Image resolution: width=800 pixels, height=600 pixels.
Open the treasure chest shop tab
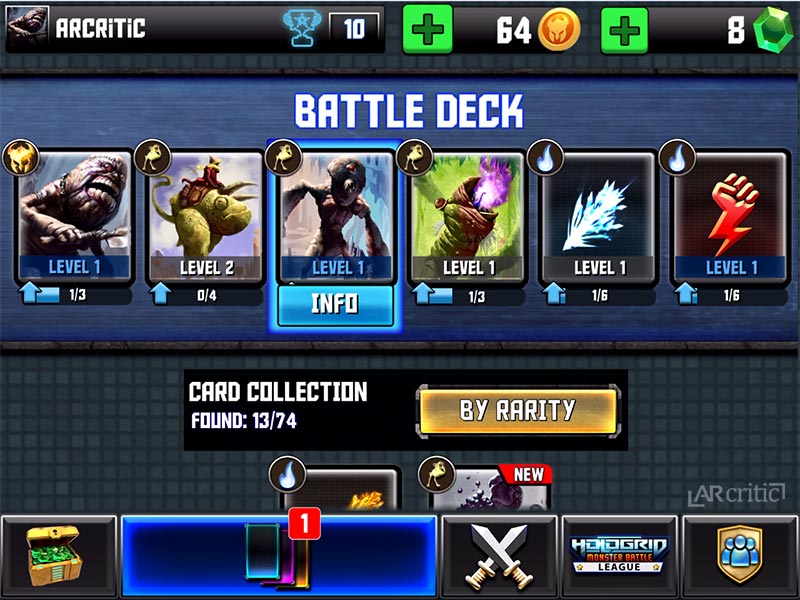pyautogui.click(x=59, y=557)
